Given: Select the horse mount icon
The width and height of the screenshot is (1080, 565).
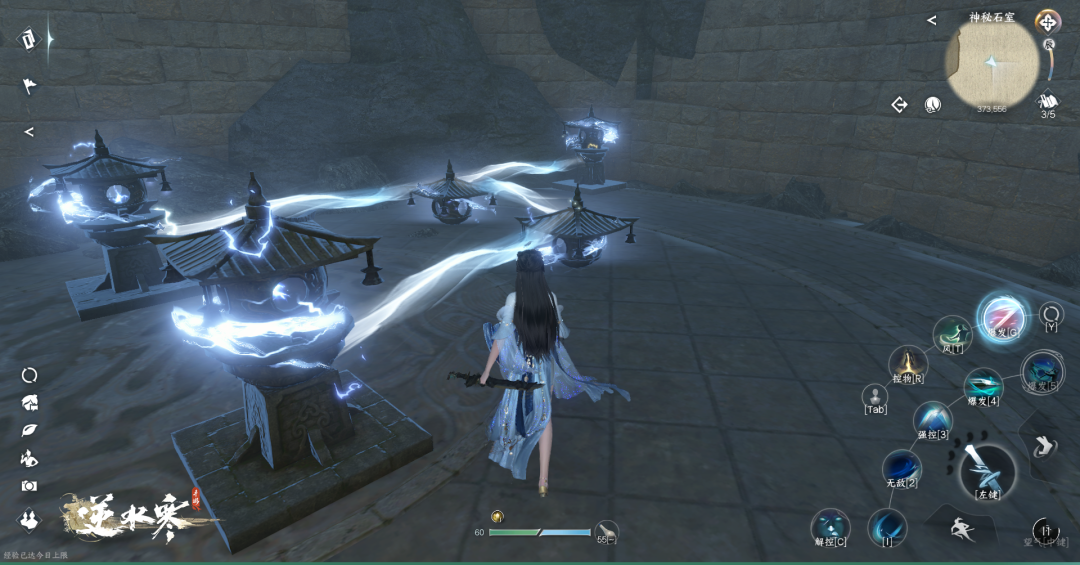Looking at the screenshot, I should [x=29, y=403].
